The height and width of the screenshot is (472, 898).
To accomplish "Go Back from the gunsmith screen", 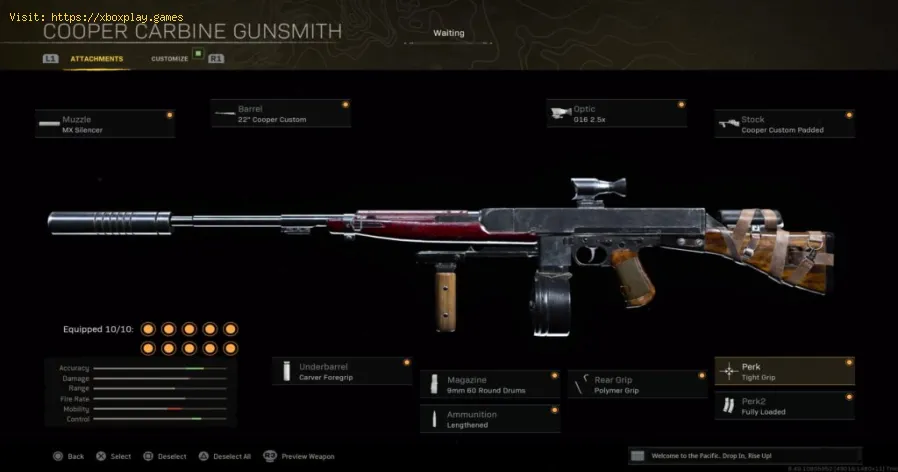I will tap(68, 456).
